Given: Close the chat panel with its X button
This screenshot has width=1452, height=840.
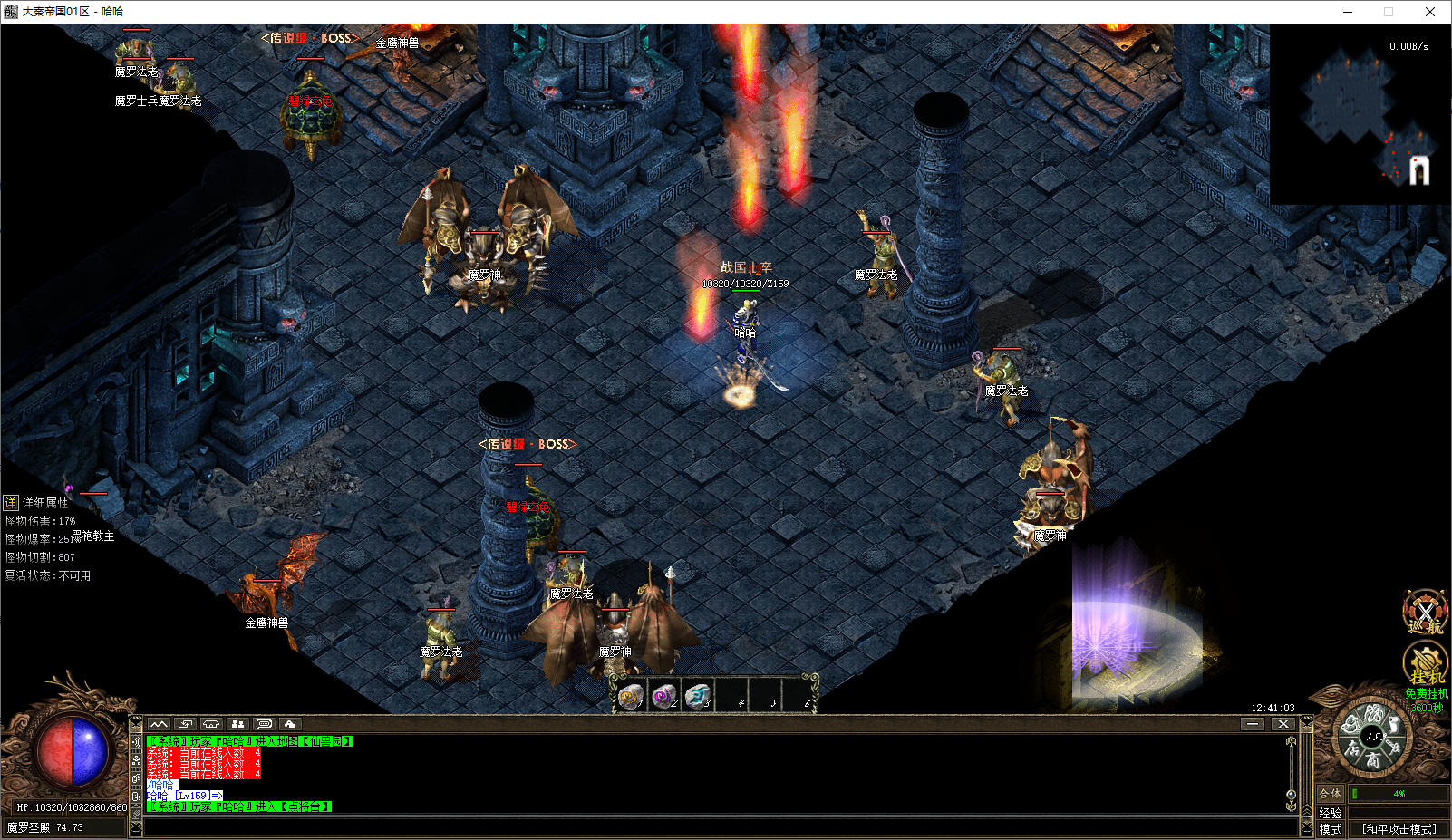Looking at the screenshot, I should (x=1283, y=724).
